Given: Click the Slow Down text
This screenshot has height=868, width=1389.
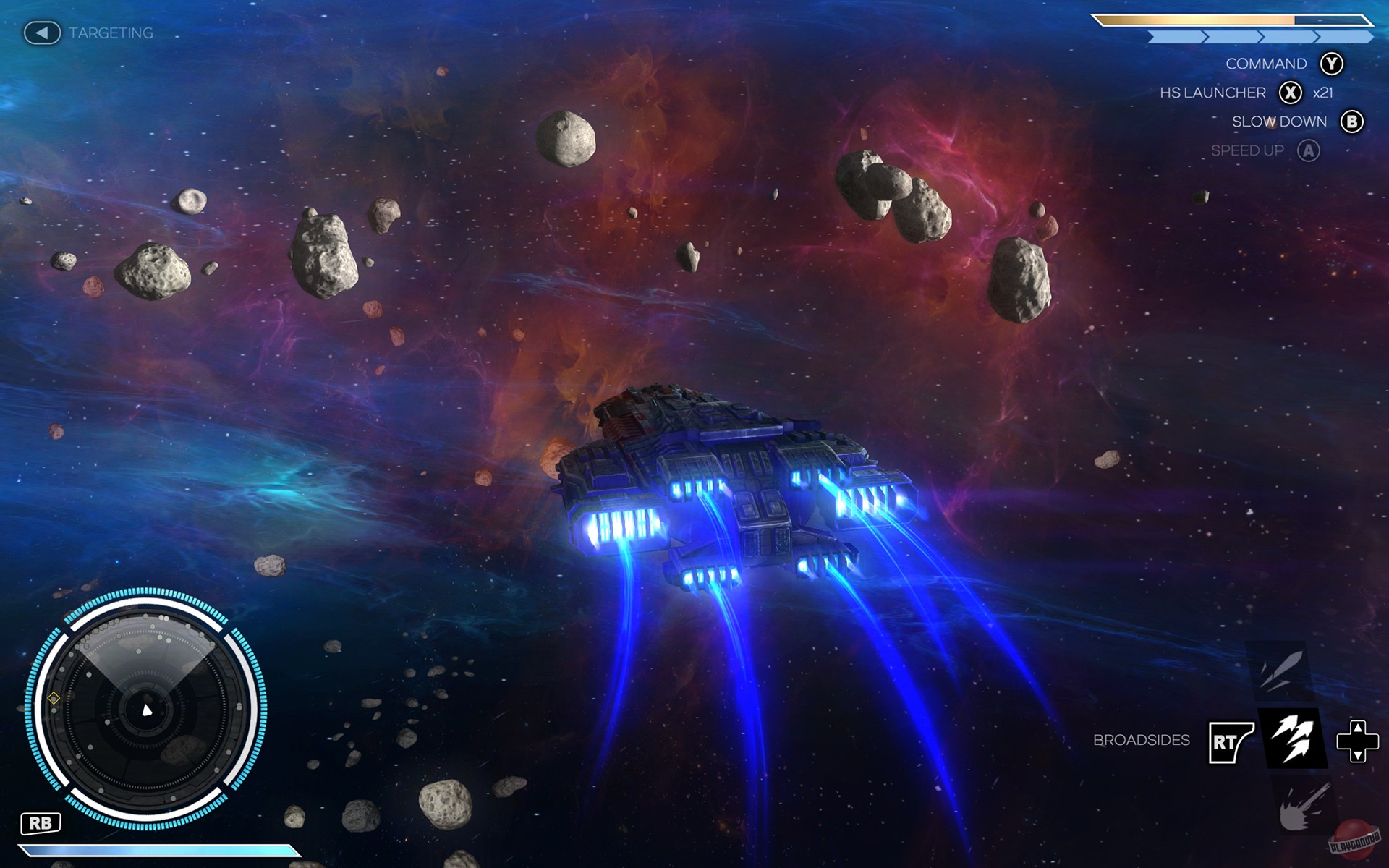Looking at the screenshot, I should pos(1279,121).
